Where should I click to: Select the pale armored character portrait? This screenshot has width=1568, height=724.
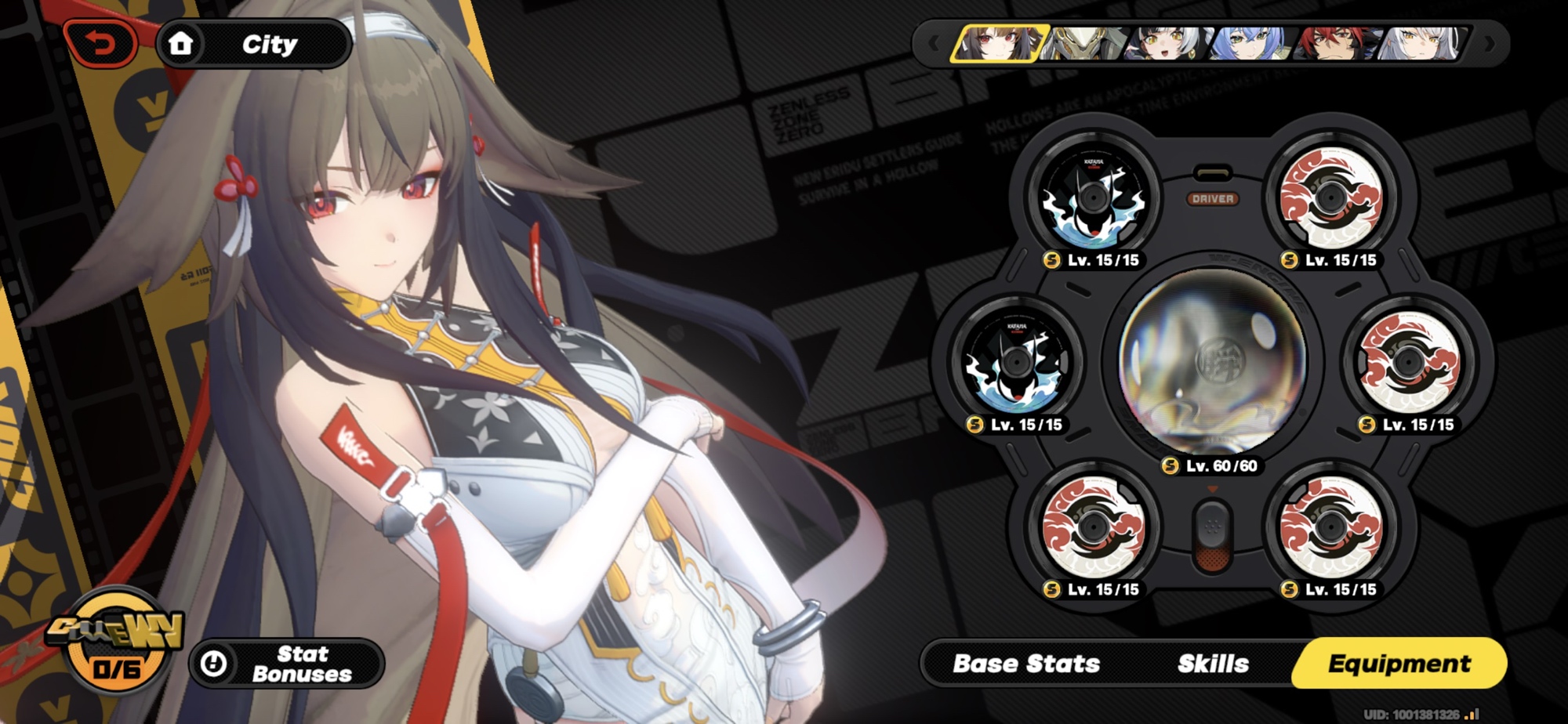click(x=1085, y=44)
